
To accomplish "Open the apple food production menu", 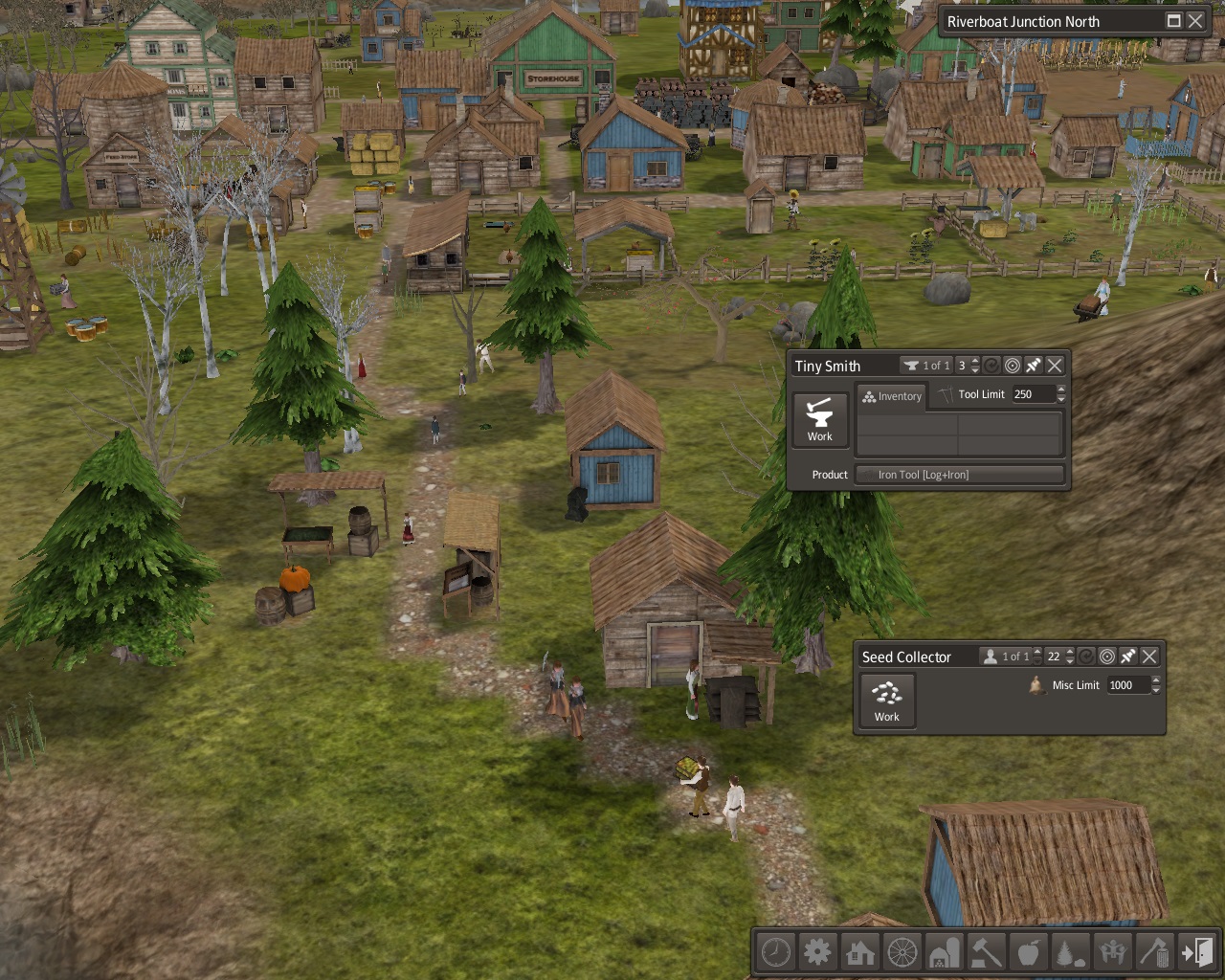I will 1028,952.
